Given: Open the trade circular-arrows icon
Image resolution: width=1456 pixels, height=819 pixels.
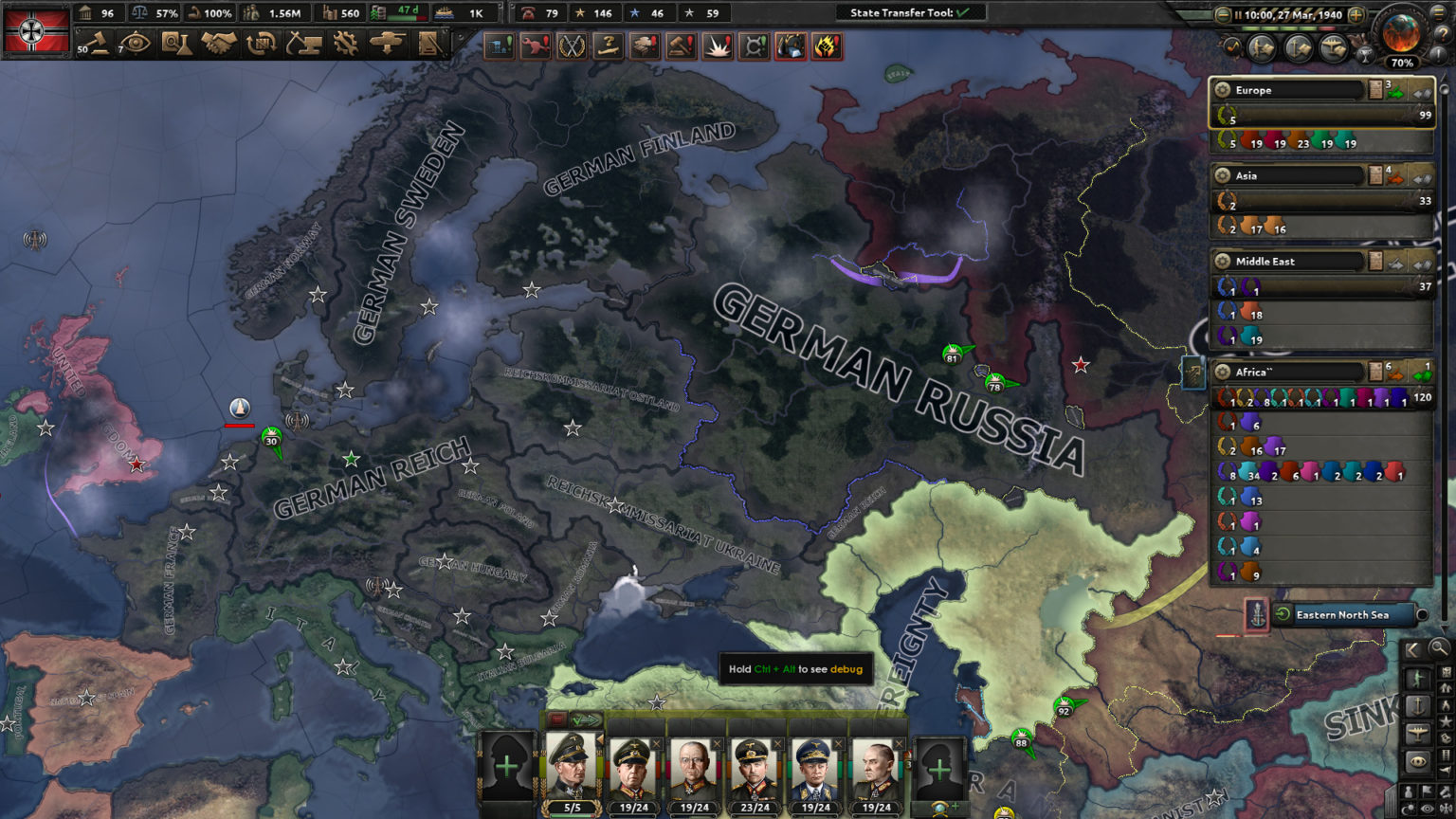Looking at the screenshot, I should click(260, 45).
